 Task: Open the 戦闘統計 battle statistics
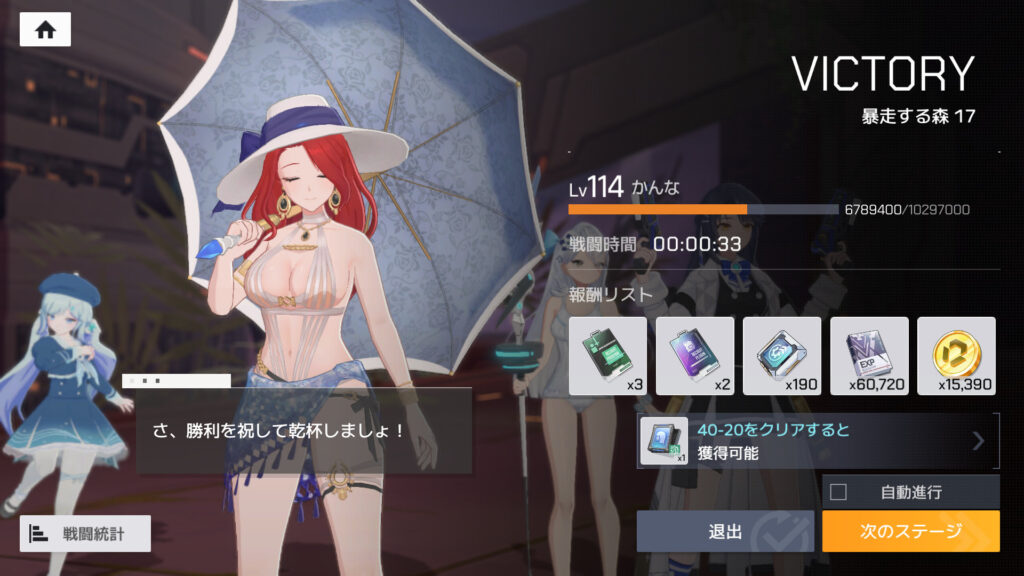pyautogui.click(x=85, y=534)
